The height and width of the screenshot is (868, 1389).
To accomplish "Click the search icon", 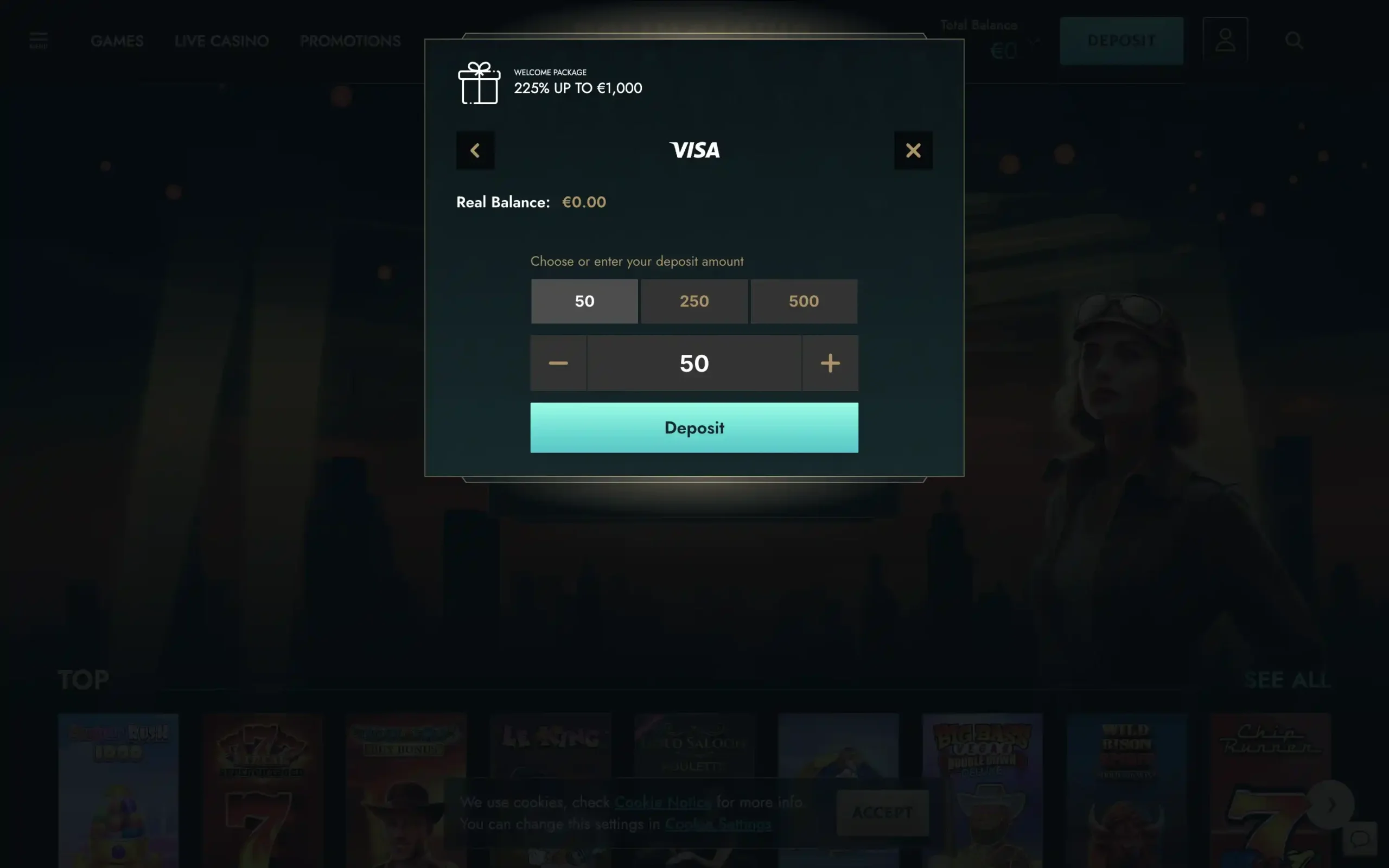I will point(1293,40).
